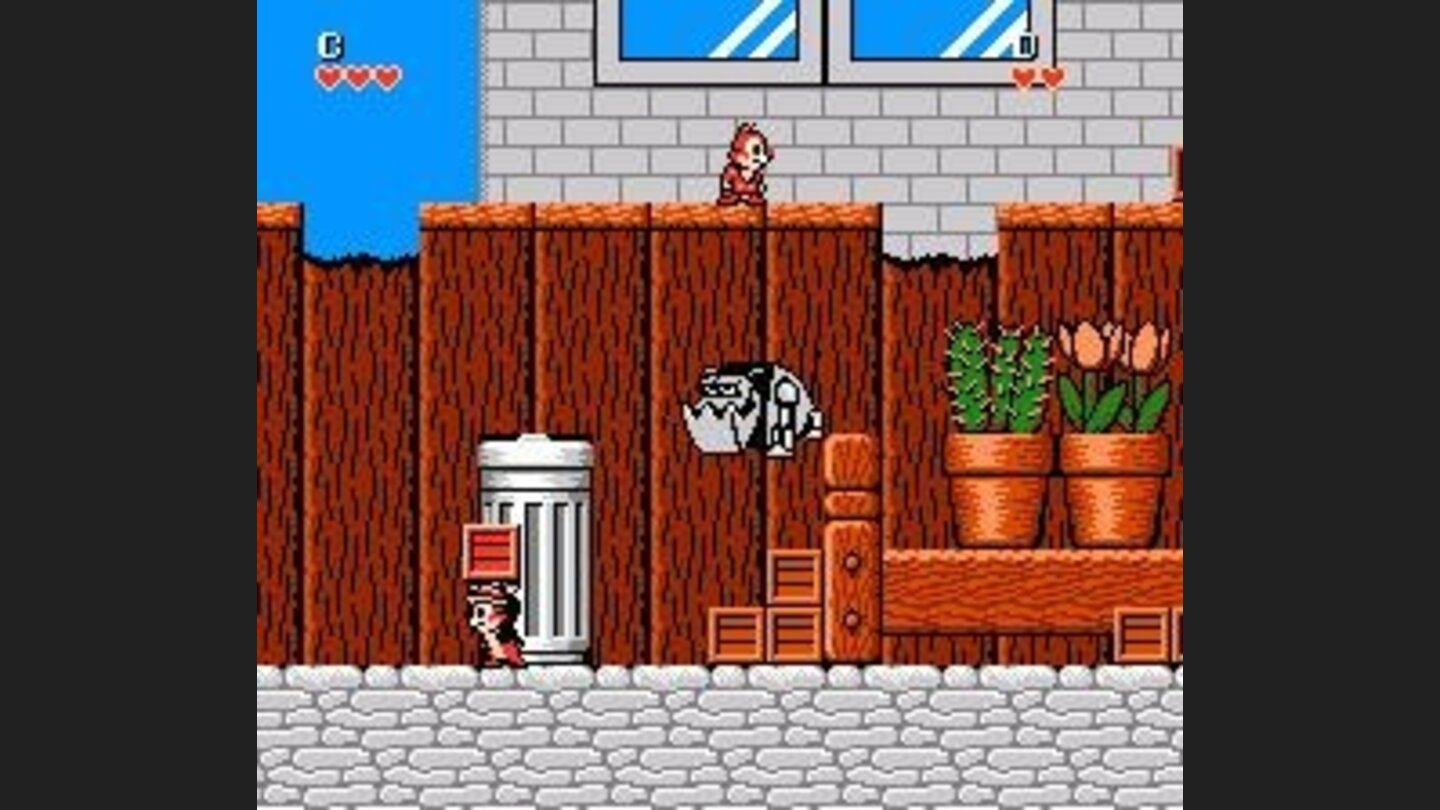1440x810 pixels.
Task: Click Chip carrying the red crate
Action: point(492,625)
